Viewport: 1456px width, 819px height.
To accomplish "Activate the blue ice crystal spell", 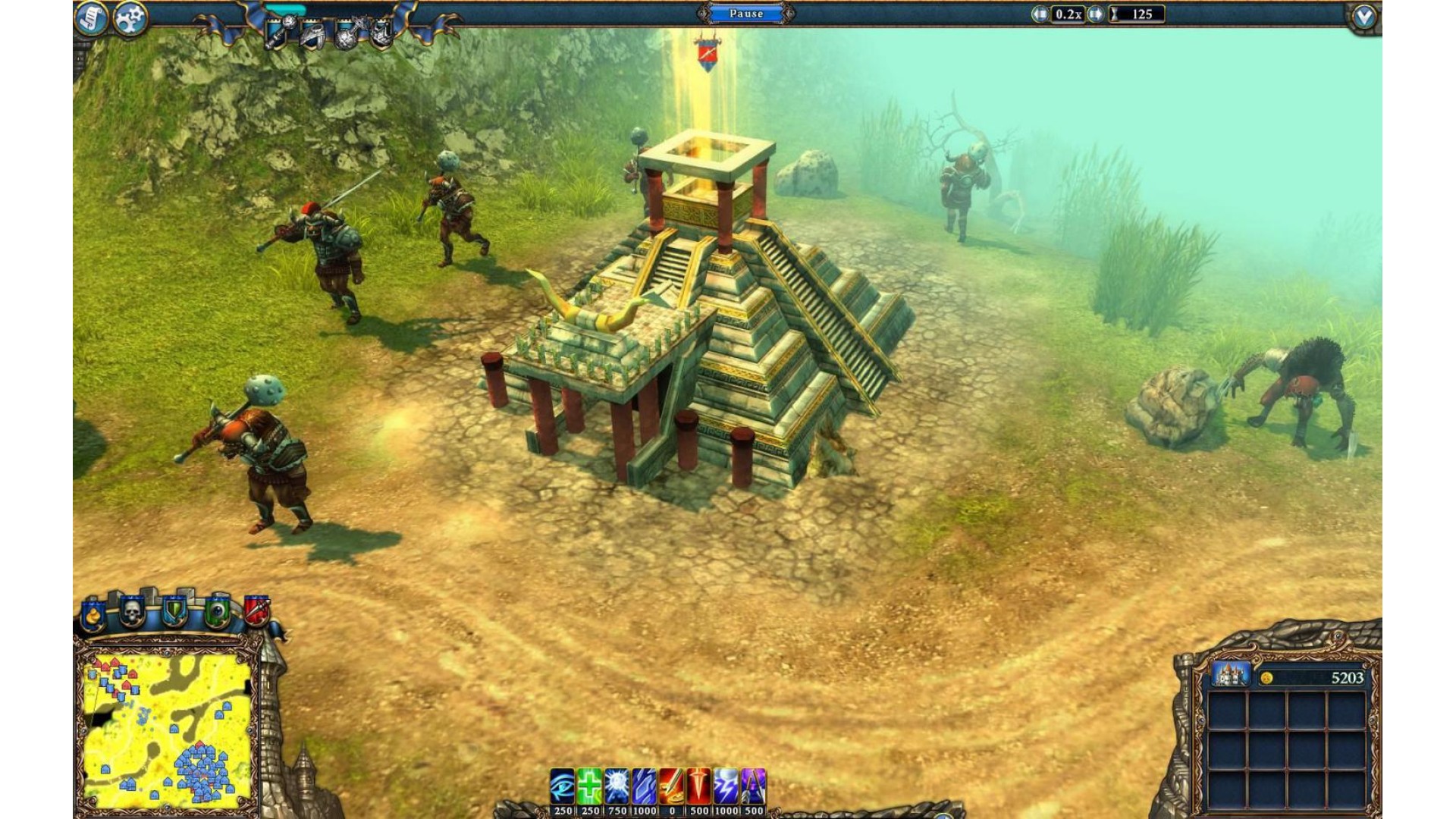I will (x=644, y=786).
